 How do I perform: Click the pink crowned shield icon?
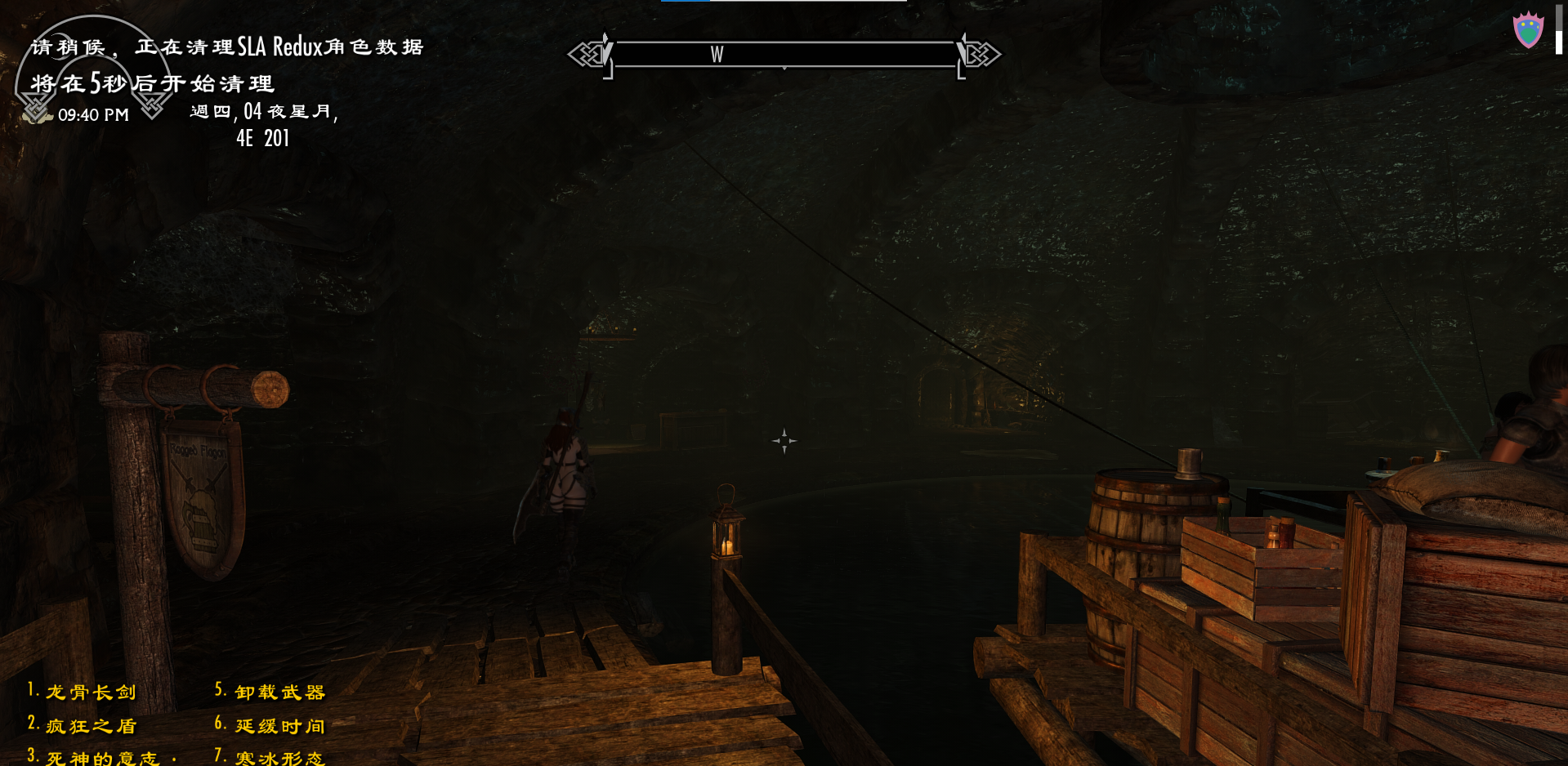tap(1528, 31)
